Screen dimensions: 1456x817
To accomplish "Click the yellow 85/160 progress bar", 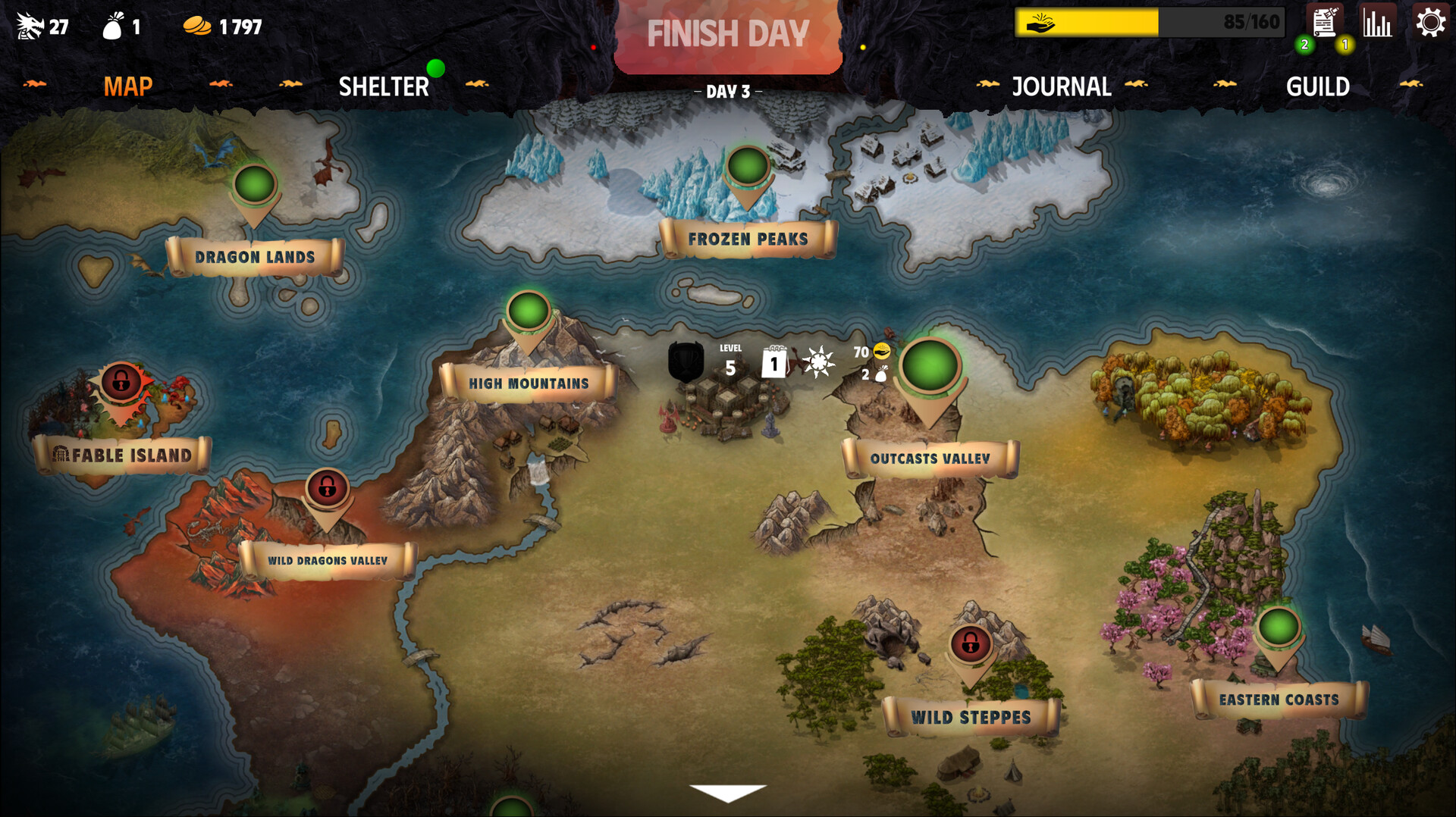I will click(x=1092, y=21).
